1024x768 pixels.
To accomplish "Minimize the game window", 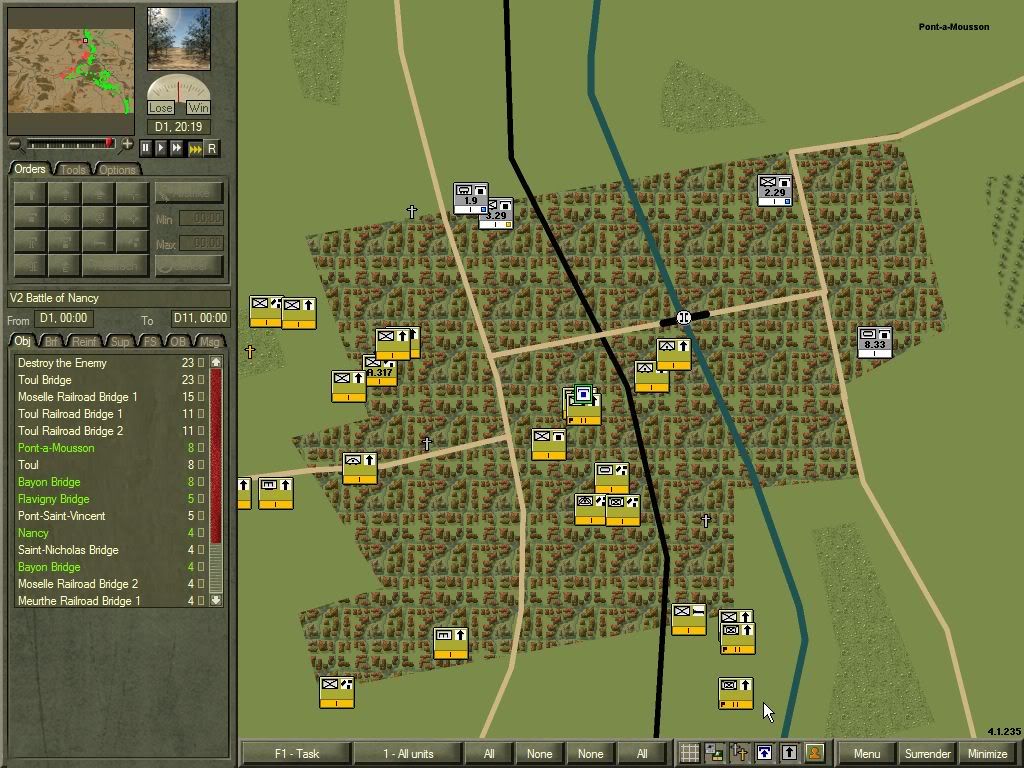I will click(x=987, y=753).
